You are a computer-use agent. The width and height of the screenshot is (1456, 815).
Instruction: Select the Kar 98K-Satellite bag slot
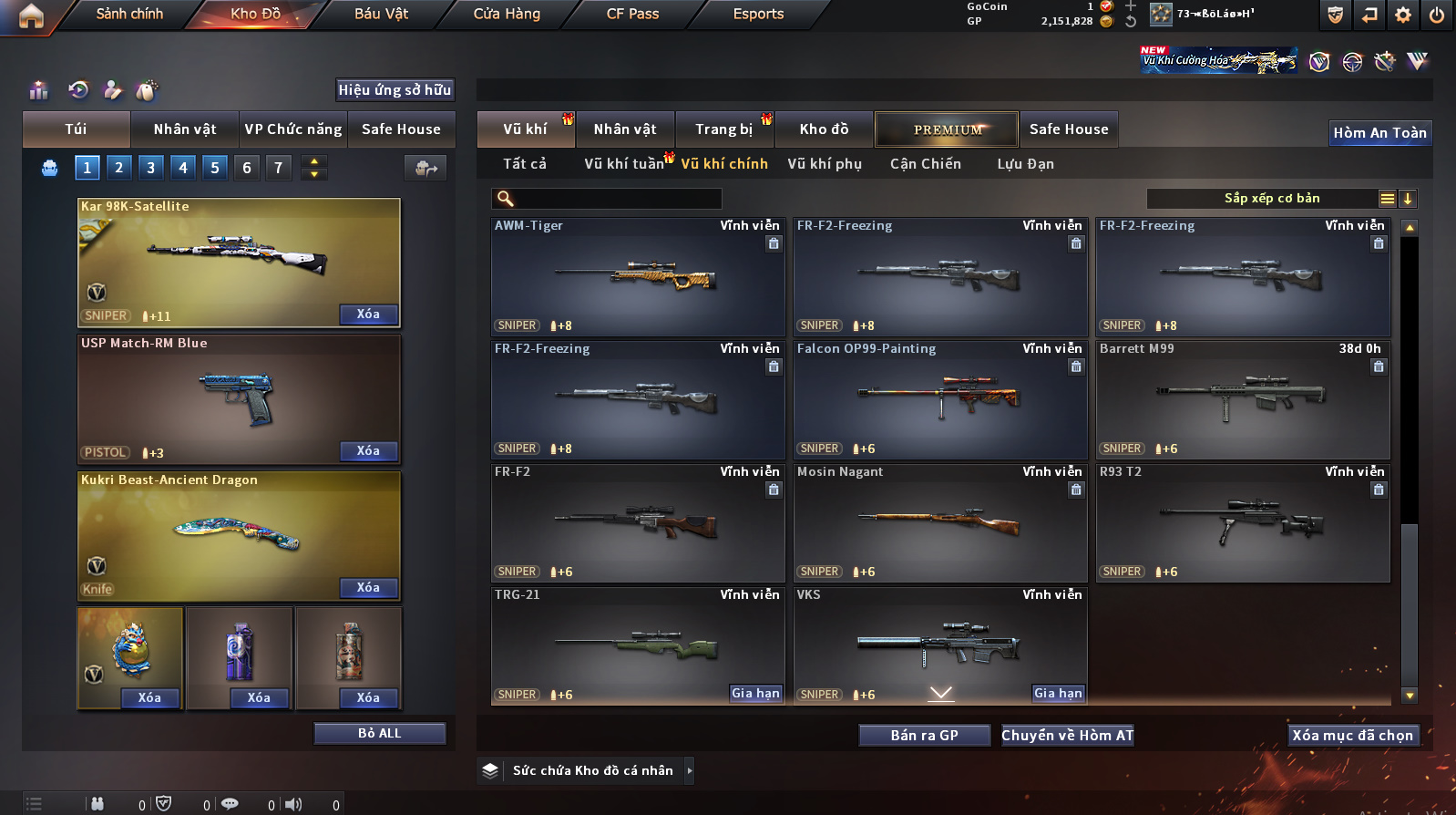pos(239,262)
